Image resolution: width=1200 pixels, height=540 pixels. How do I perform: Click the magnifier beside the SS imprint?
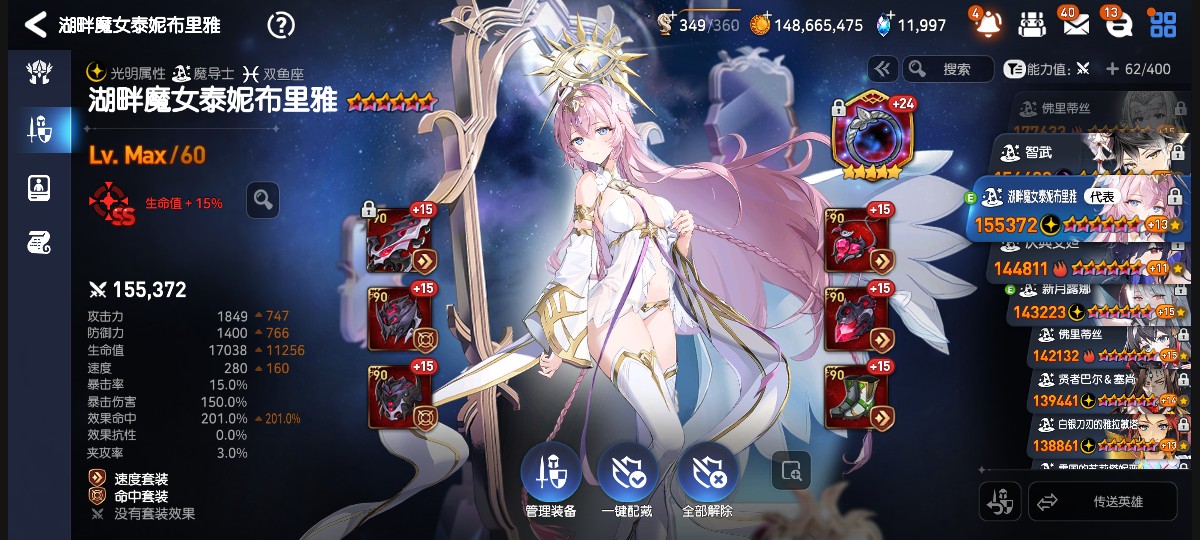tap(263, 200)
